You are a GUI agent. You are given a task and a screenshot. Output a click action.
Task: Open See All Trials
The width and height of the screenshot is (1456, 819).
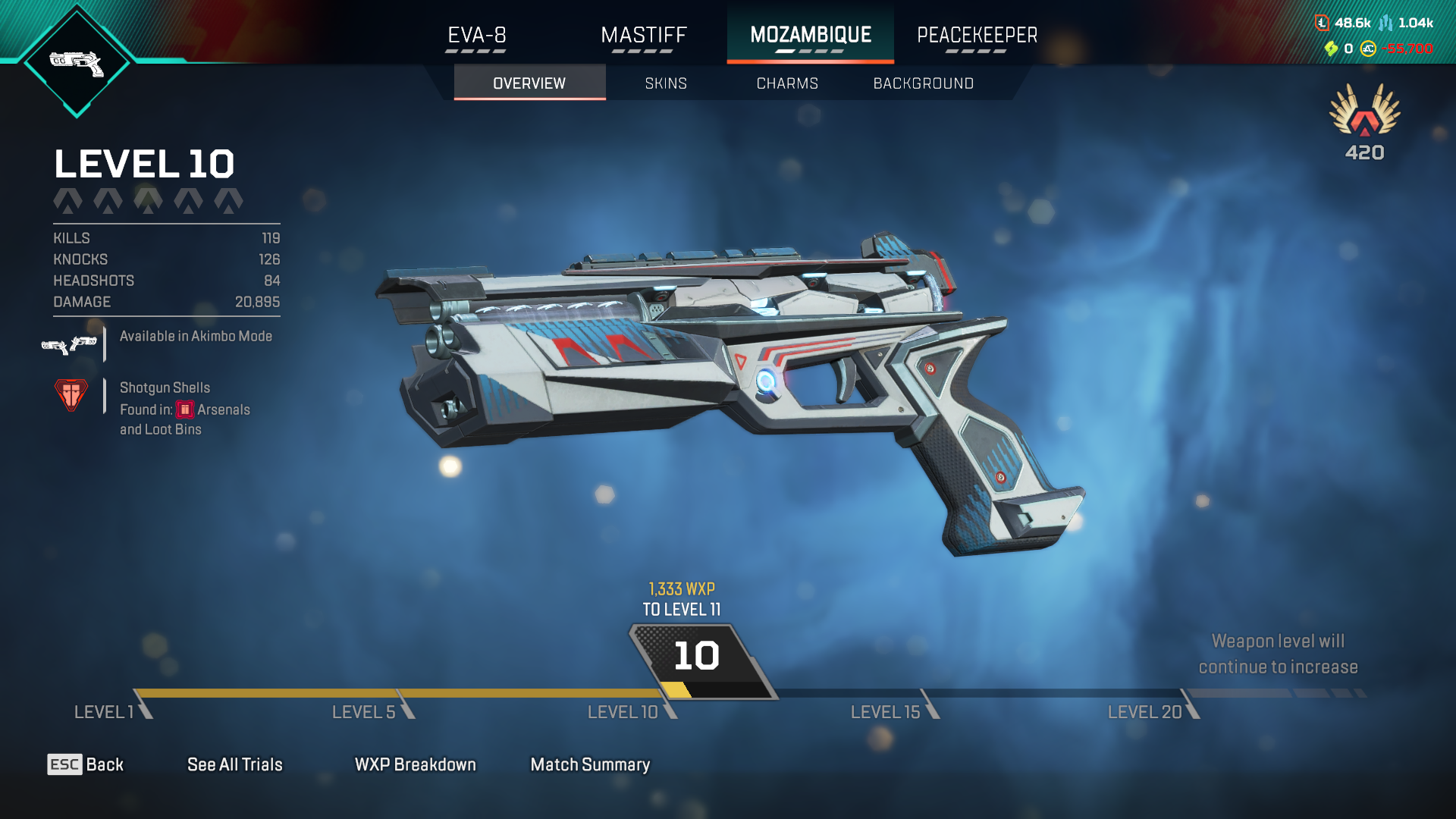[x=234, y=764]
